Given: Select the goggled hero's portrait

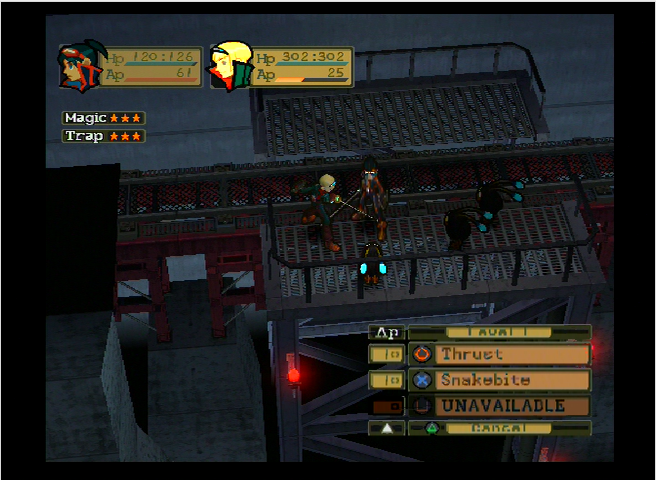Looking at the screenshot, I should [77, 66].
